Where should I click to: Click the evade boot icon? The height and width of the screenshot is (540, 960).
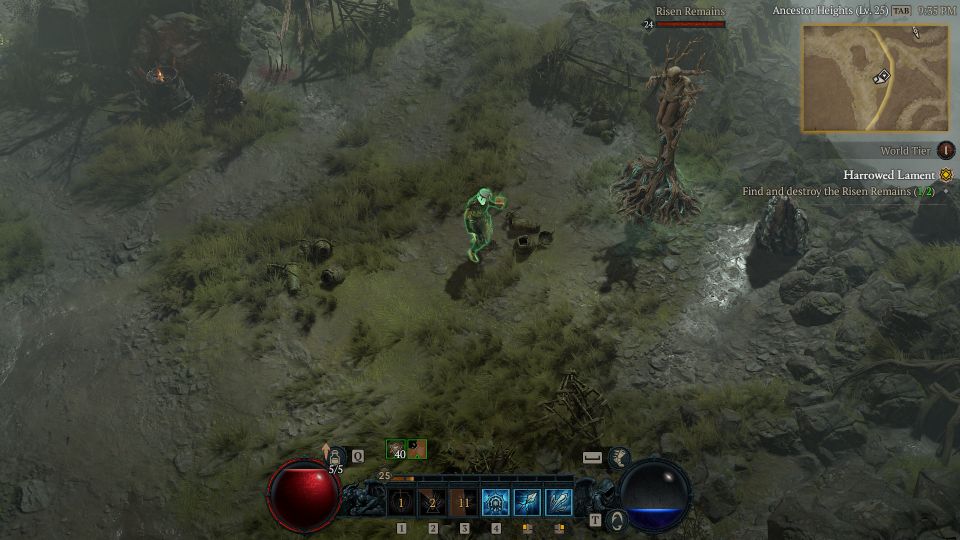tap(619, 457)
